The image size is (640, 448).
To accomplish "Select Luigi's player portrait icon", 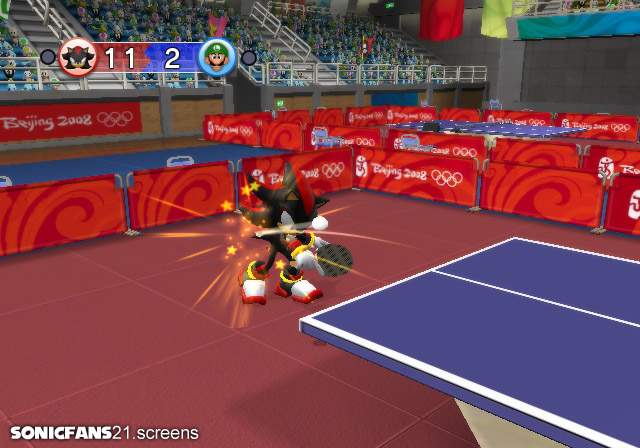I will pyautogui.click(x=216, y=57).
